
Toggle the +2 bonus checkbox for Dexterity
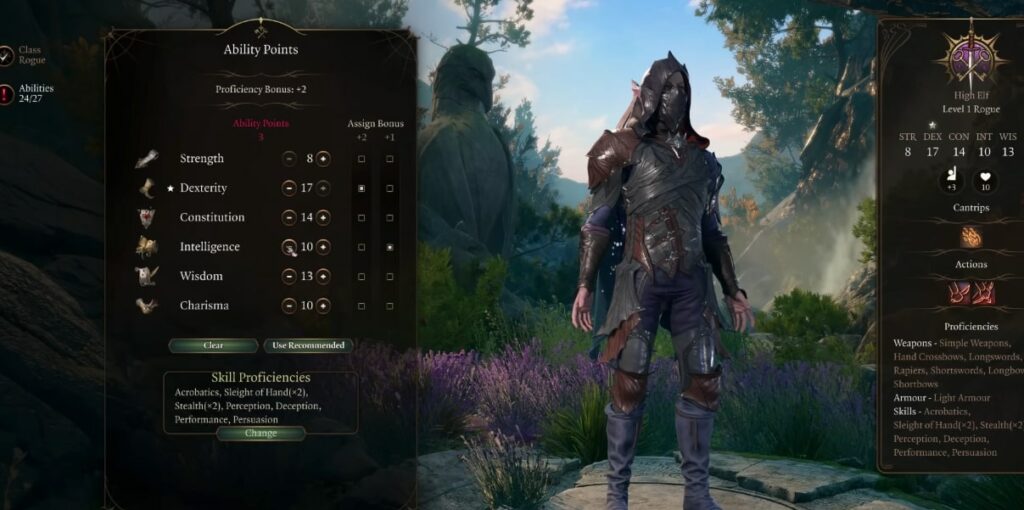click(x=361, y=188)
